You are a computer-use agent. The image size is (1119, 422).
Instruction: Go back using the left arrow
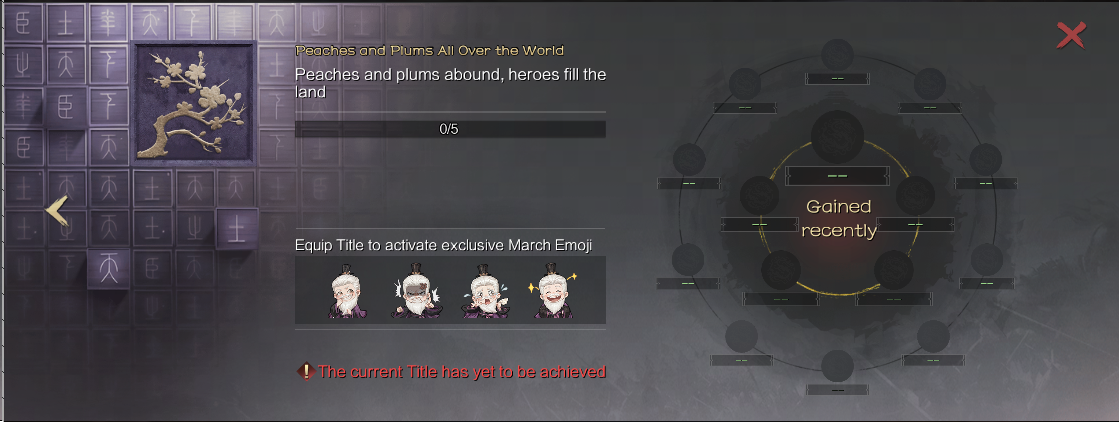coord(57,210)
